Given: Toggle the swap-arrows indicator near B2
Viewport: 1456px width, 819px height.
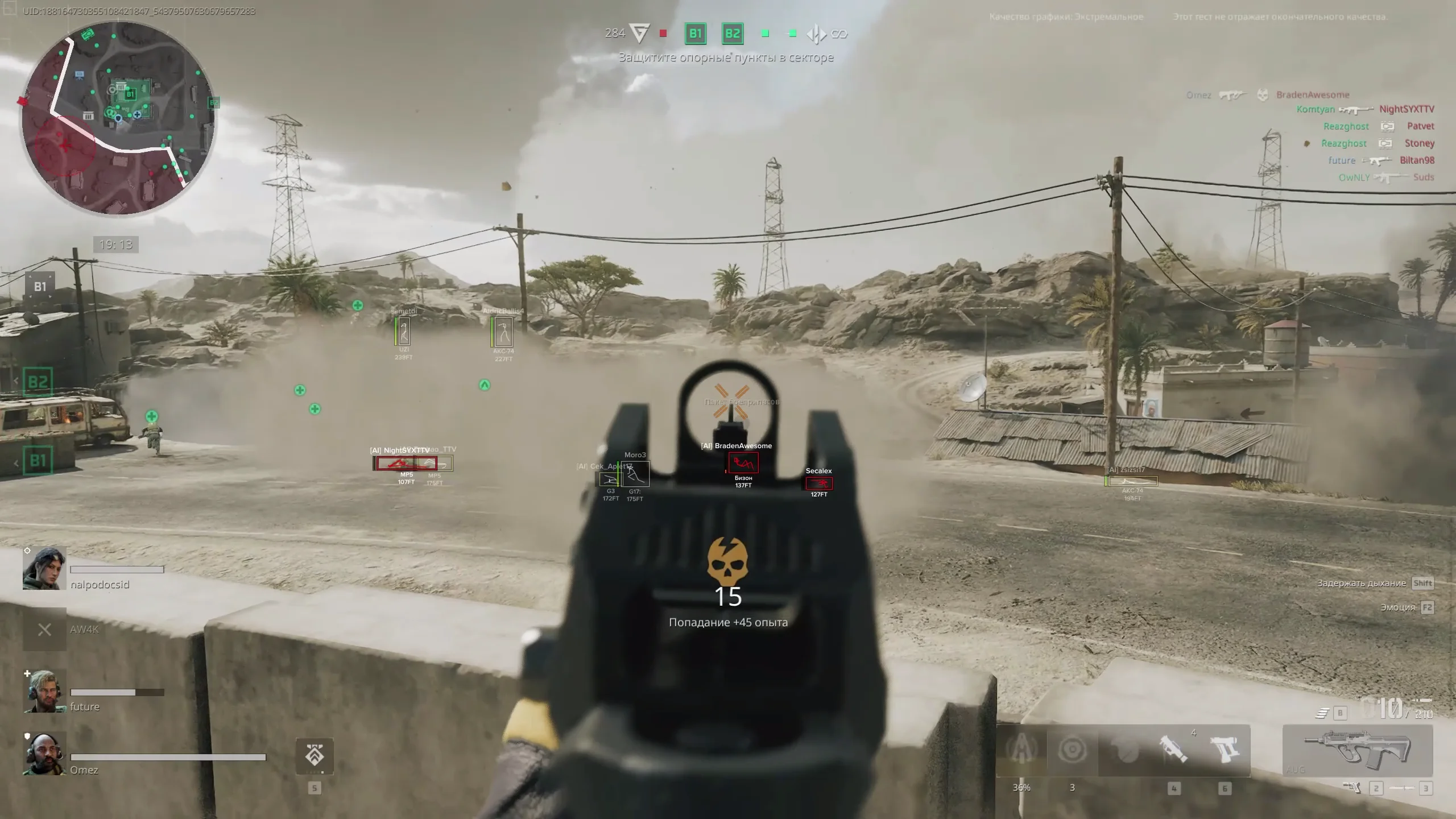Looking at the screenshot, I should tap(818, 33).
